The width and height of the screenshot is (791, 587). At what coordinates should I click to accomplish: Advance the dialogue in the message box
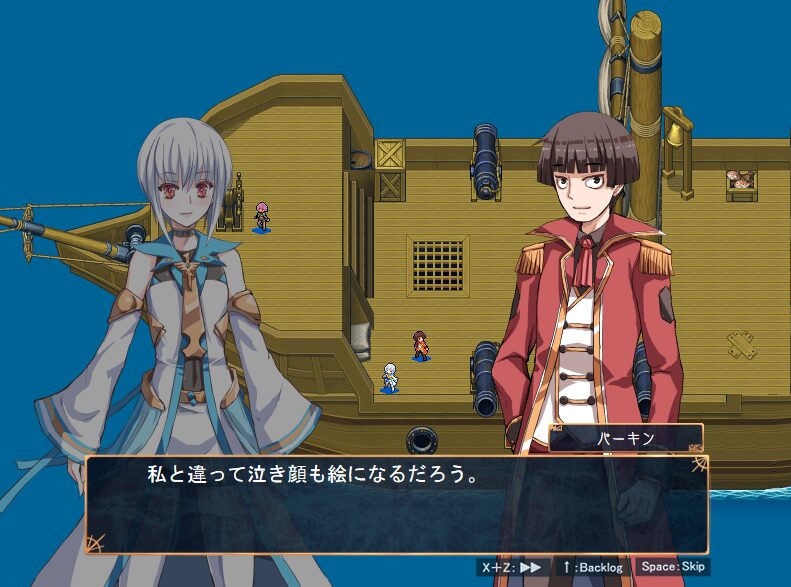pos(396,505)
